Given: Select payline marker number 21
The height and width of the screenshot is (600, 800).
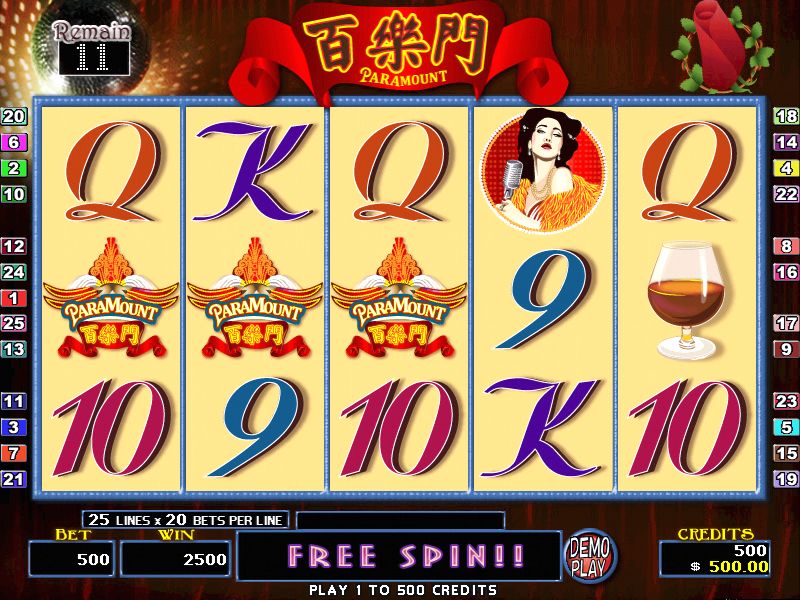Looking at the screenshot, I should (x=14, y=479).
